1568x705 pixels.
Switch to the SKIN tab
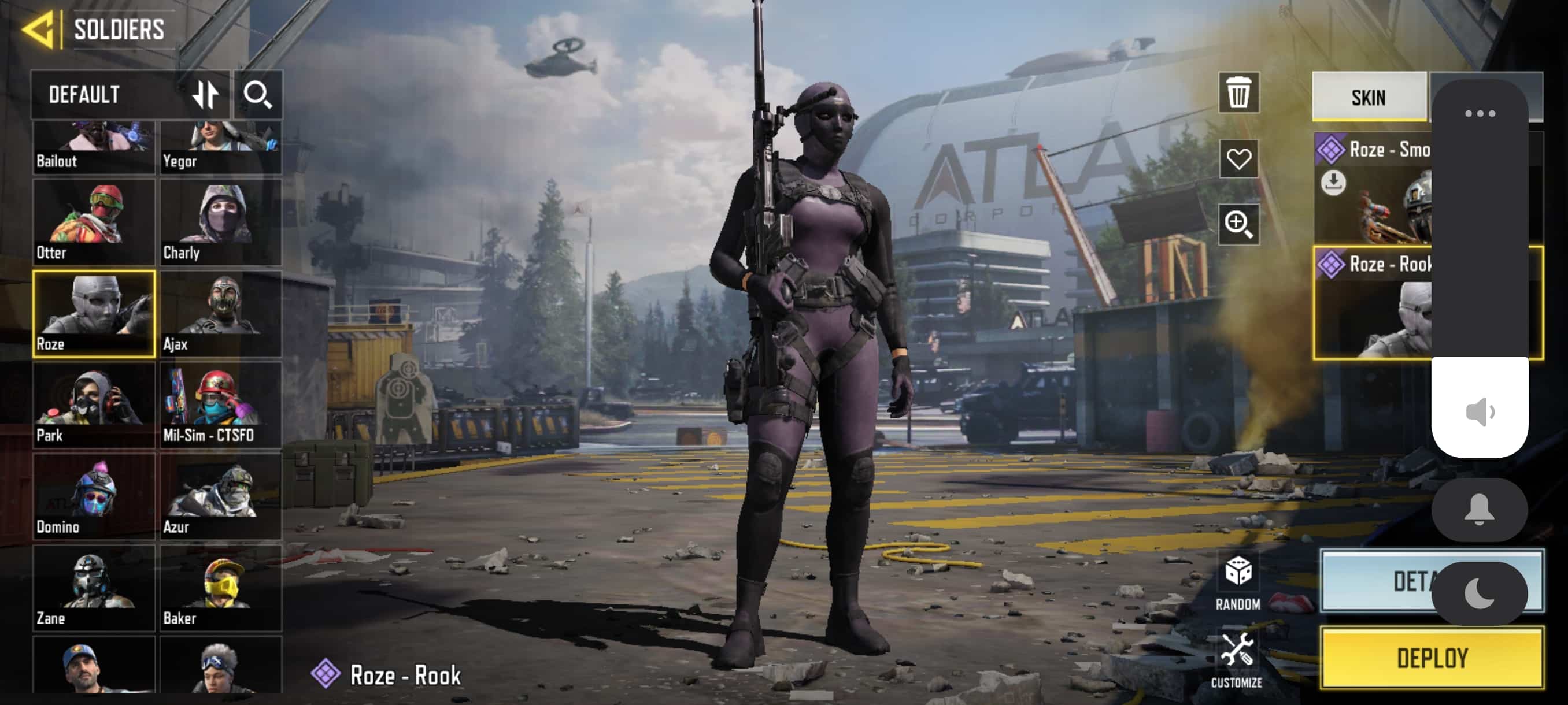pyautogui.click(x=1368, y=97)
